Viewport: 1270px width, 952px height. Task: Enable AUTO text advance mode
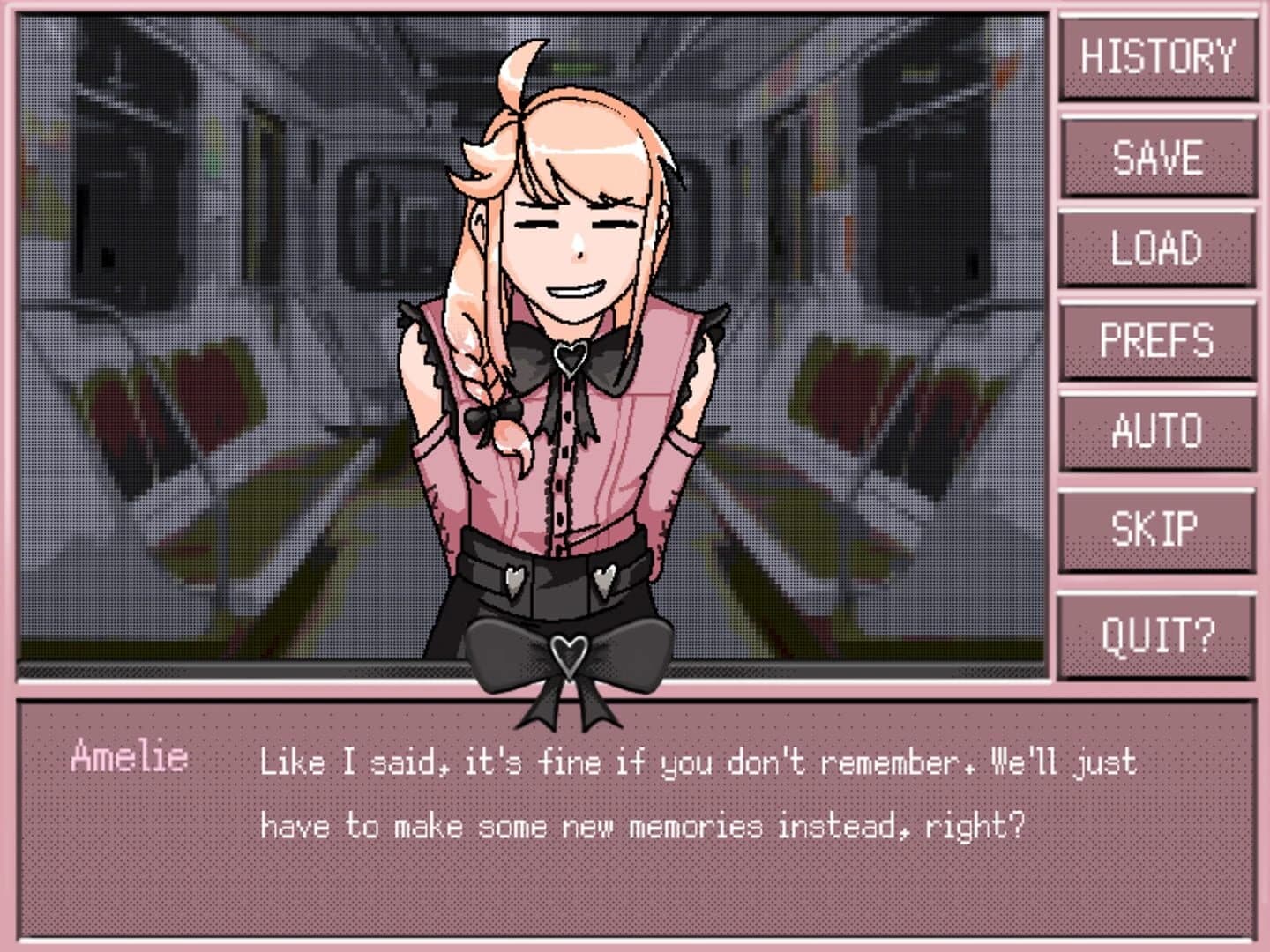pos(1158,431)
